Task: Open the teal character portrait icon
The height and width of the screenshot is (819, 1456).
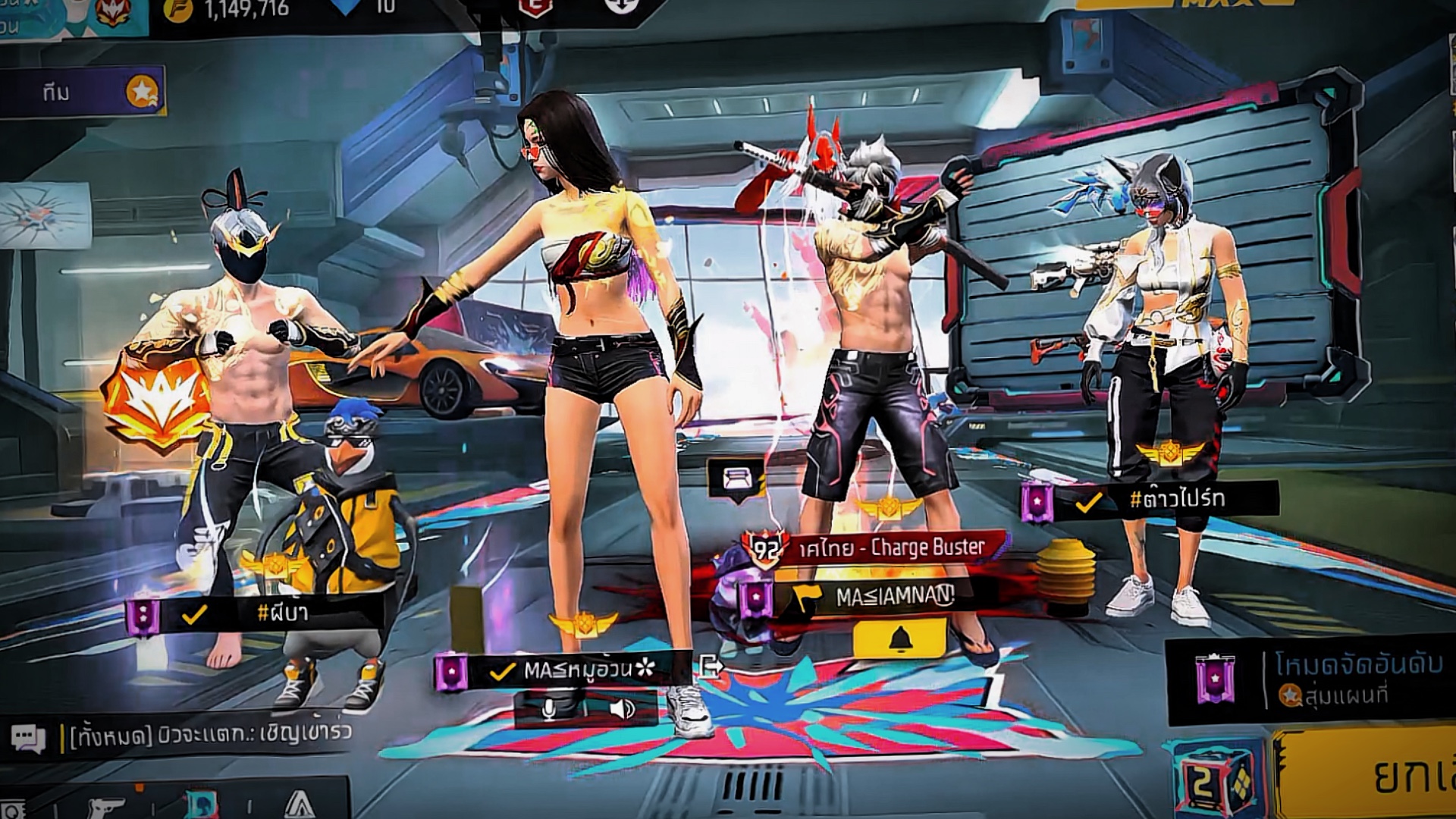Action: tap(201, 805)
